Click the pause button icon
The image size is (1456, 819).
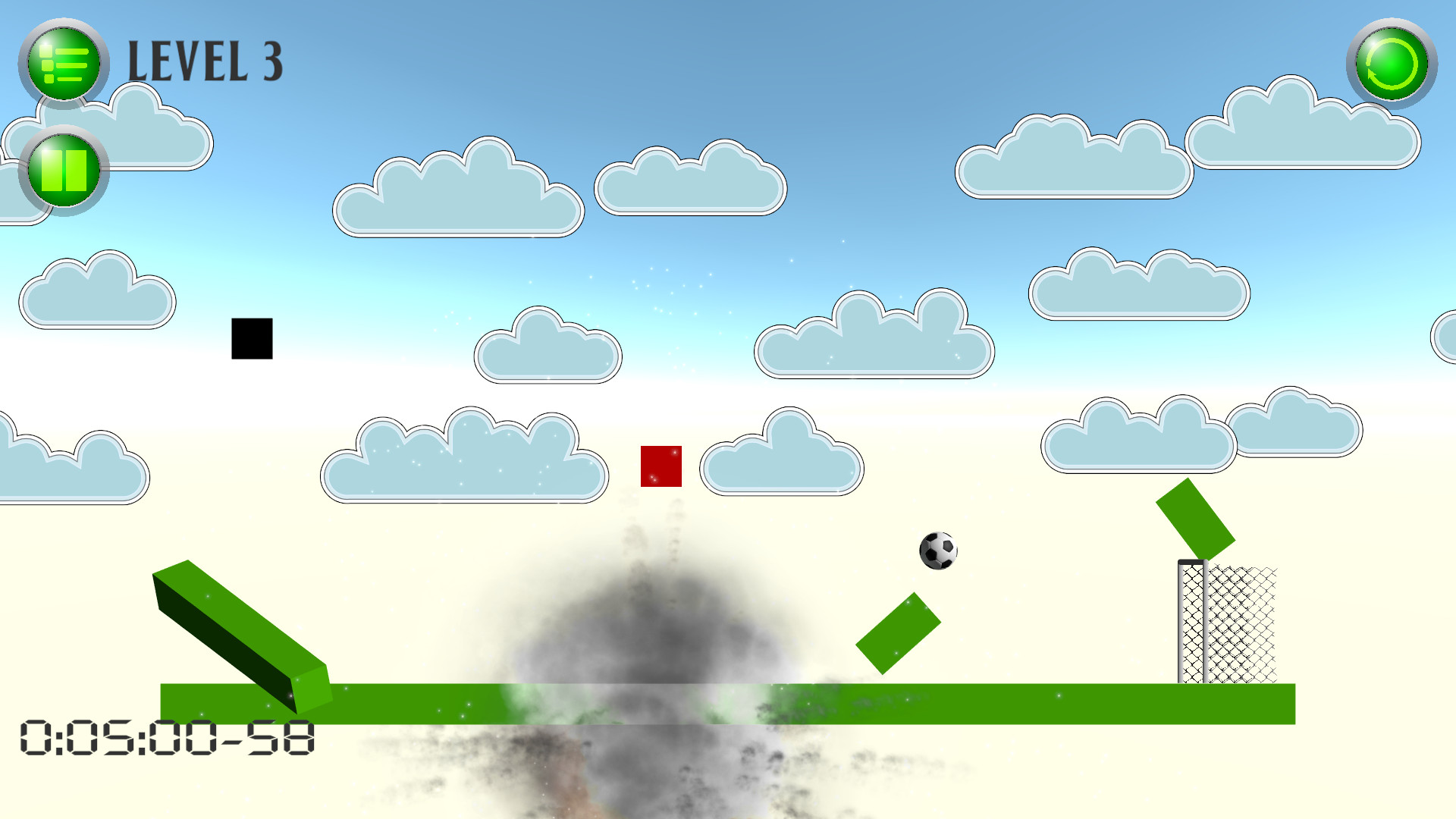(x=63, y=170)
